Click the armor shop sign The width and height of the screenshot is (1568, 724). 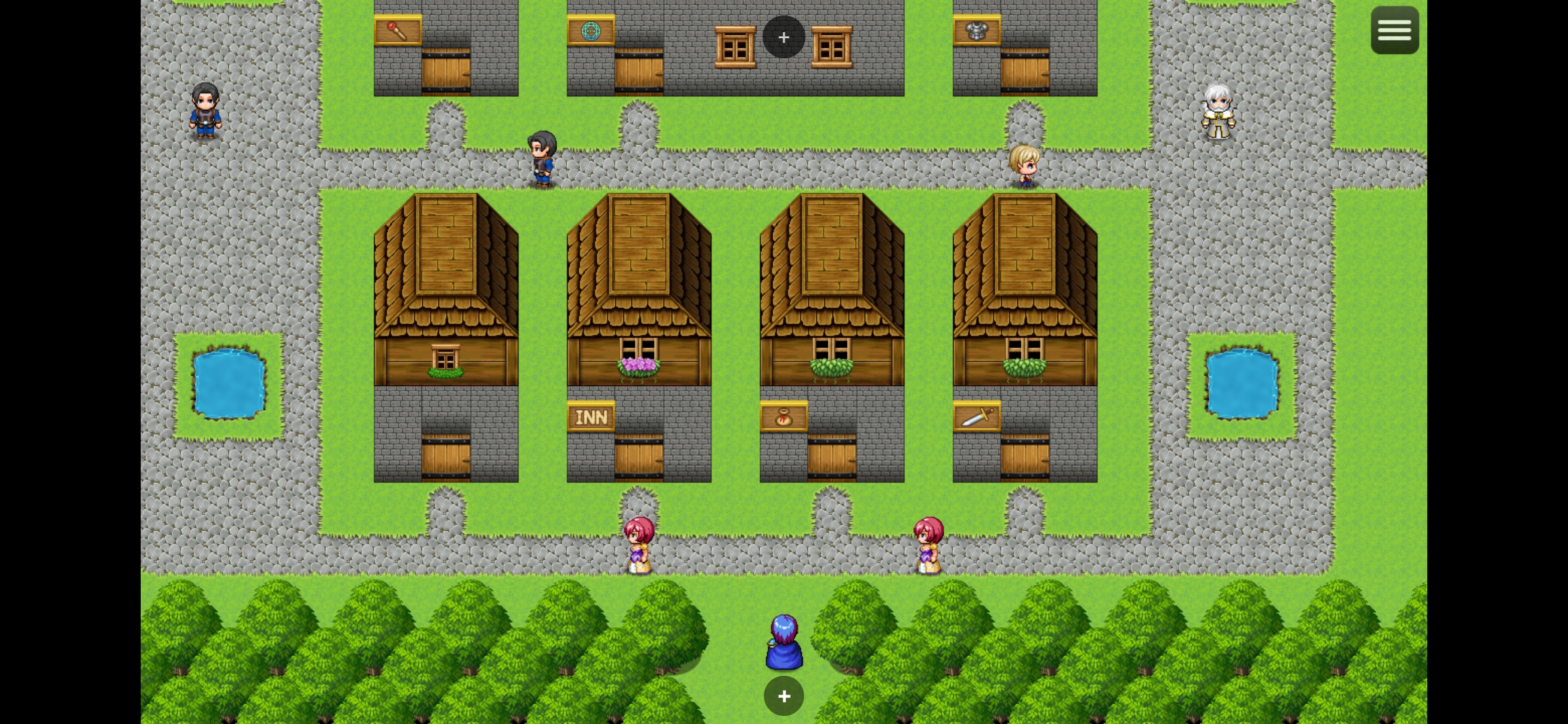976,30
